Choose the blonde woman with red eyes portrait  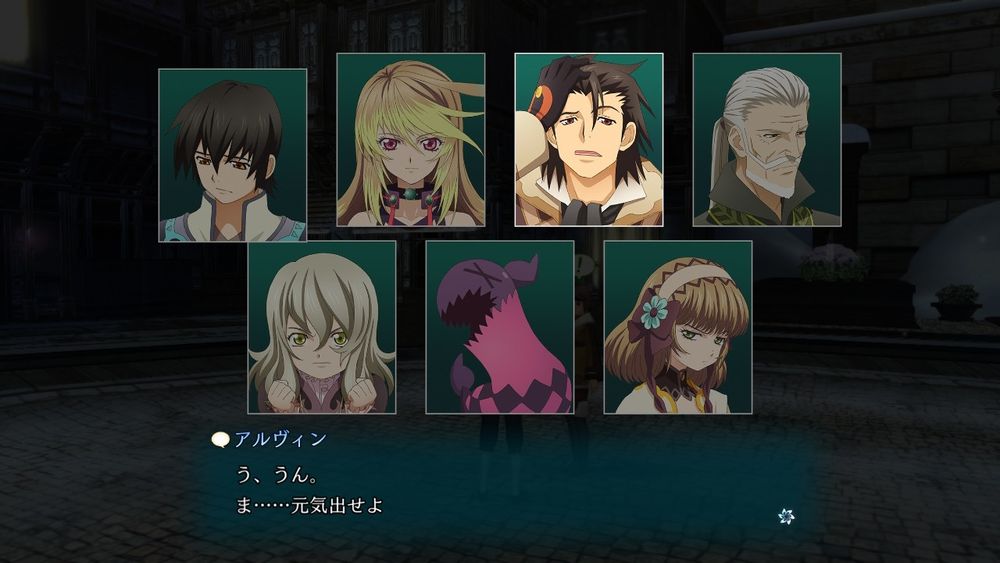411,140
